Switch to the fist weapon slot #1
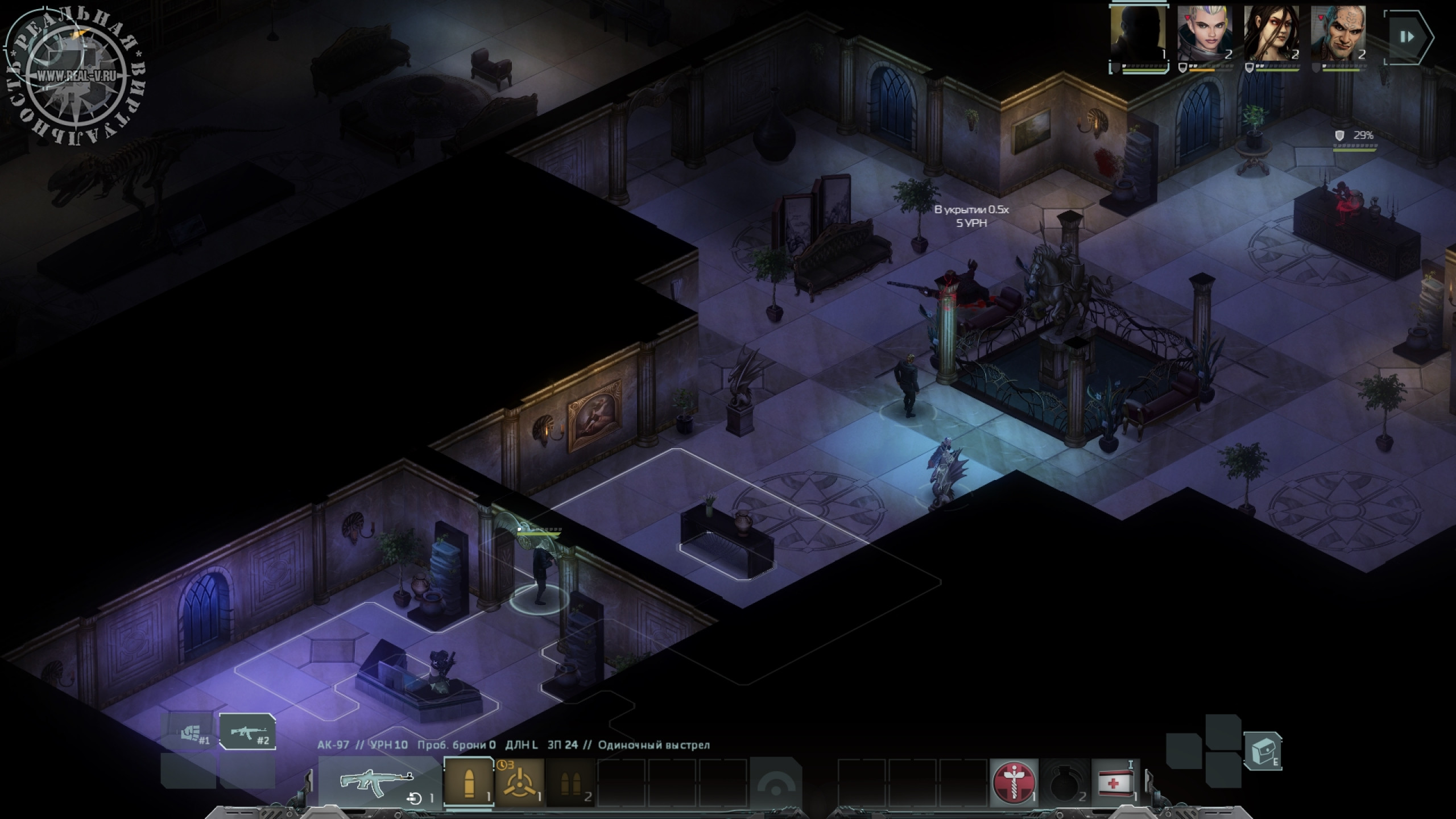Screen dimensions: 1456x819 pos(189,733)
